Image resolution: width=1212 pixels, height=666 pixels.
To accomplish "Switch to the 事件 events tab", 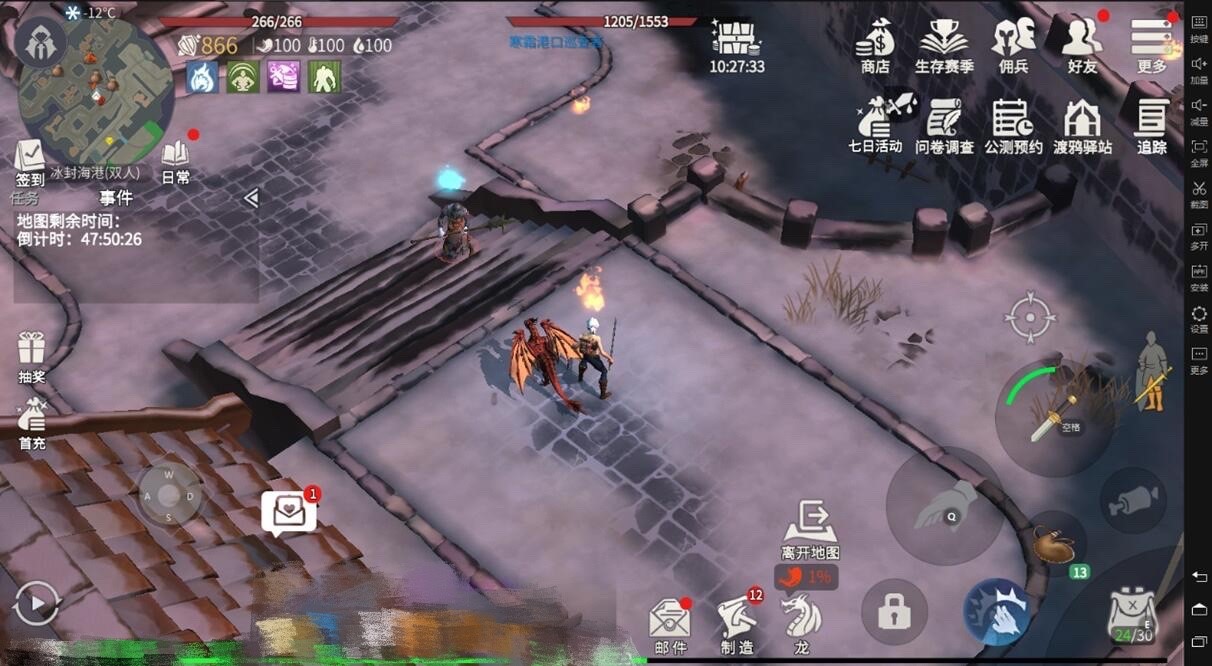I will point(116,198).
